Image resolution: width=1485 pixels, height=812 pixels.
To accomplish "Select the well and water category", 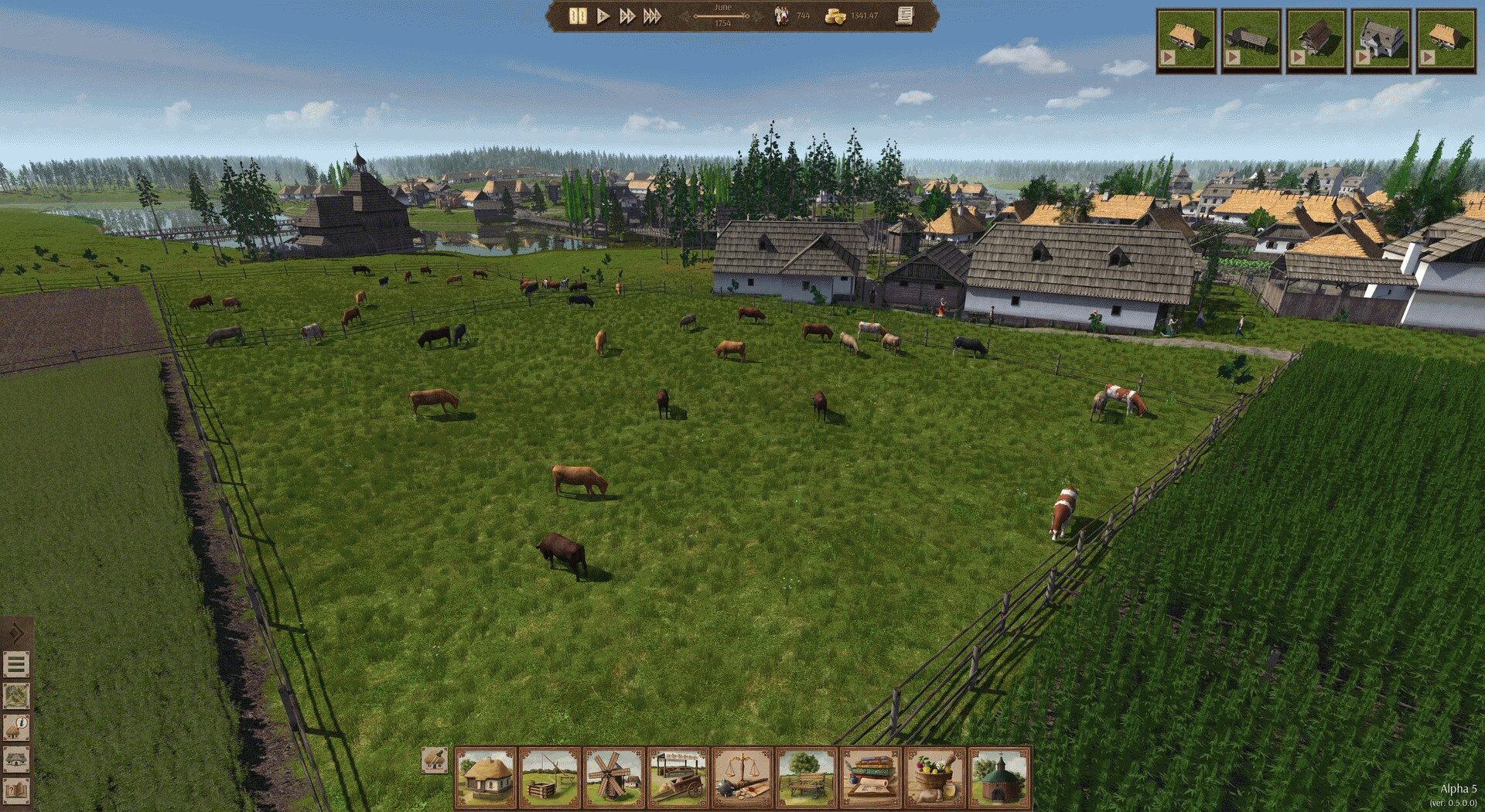I will [x=550, y=776].
